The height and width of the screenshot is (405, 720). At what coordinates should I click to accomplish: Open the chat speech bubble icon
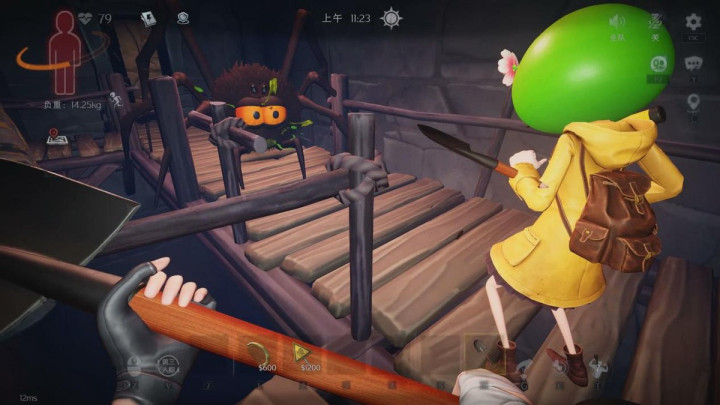(x=693, y=63)
